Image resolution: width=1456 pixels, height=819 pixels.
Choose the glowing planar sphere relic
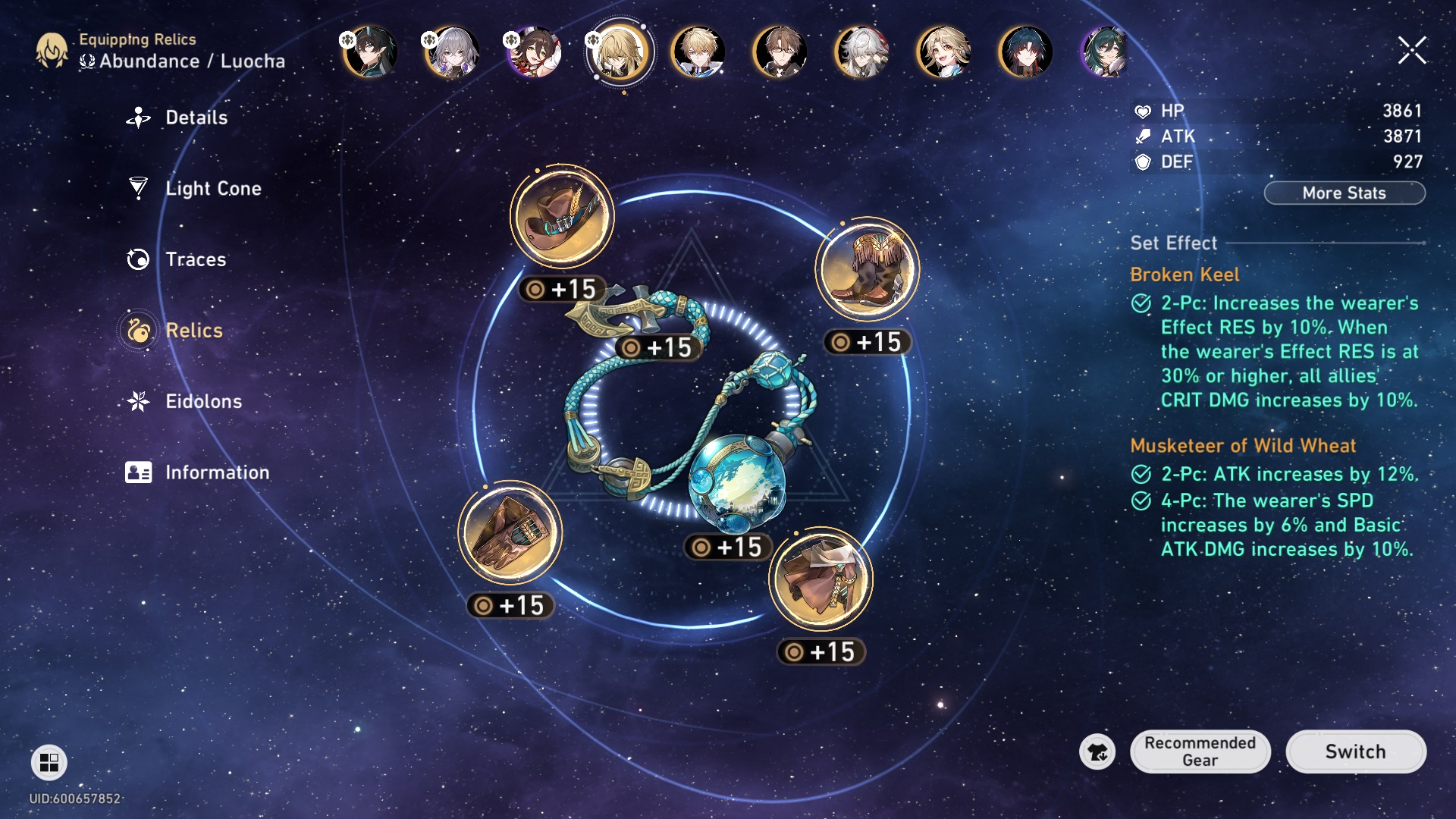coord(737,482)
